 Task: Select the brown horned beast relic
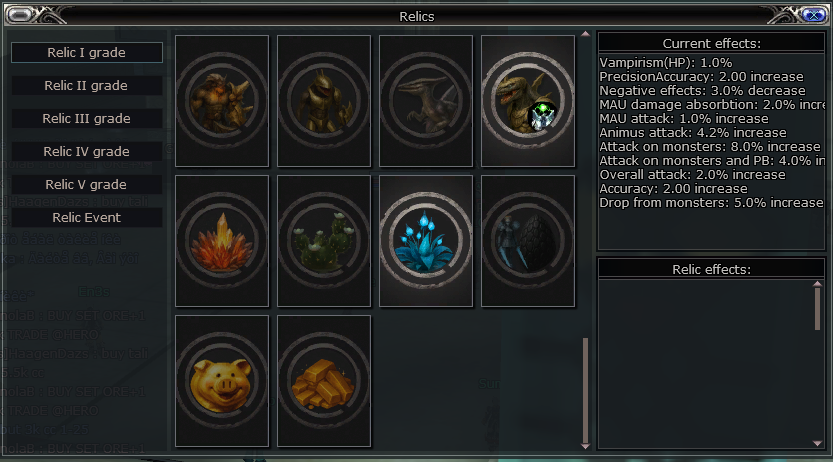(x=222, y=100)
